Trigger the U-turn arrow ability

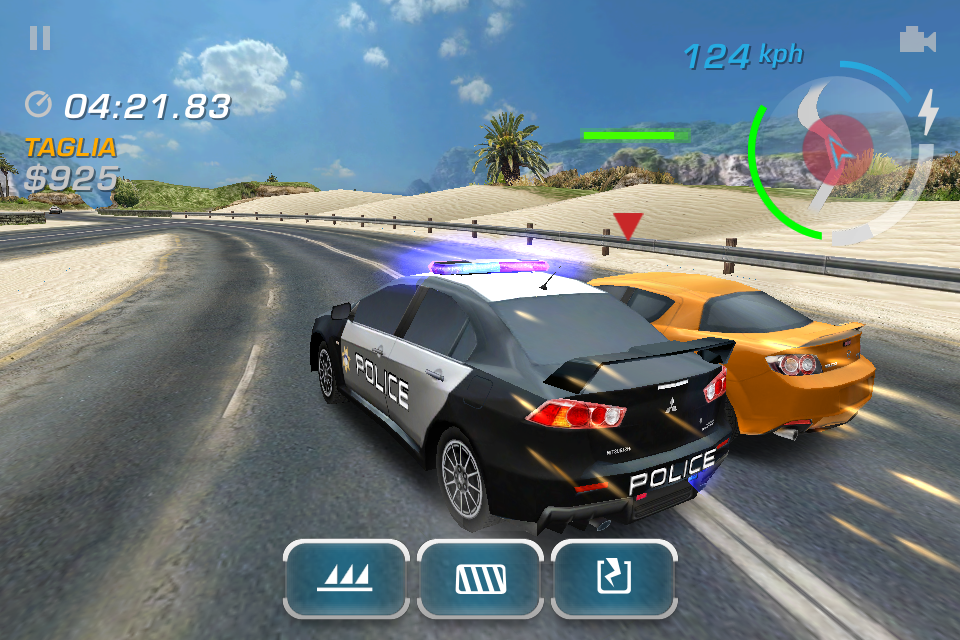tap(613, 578)
